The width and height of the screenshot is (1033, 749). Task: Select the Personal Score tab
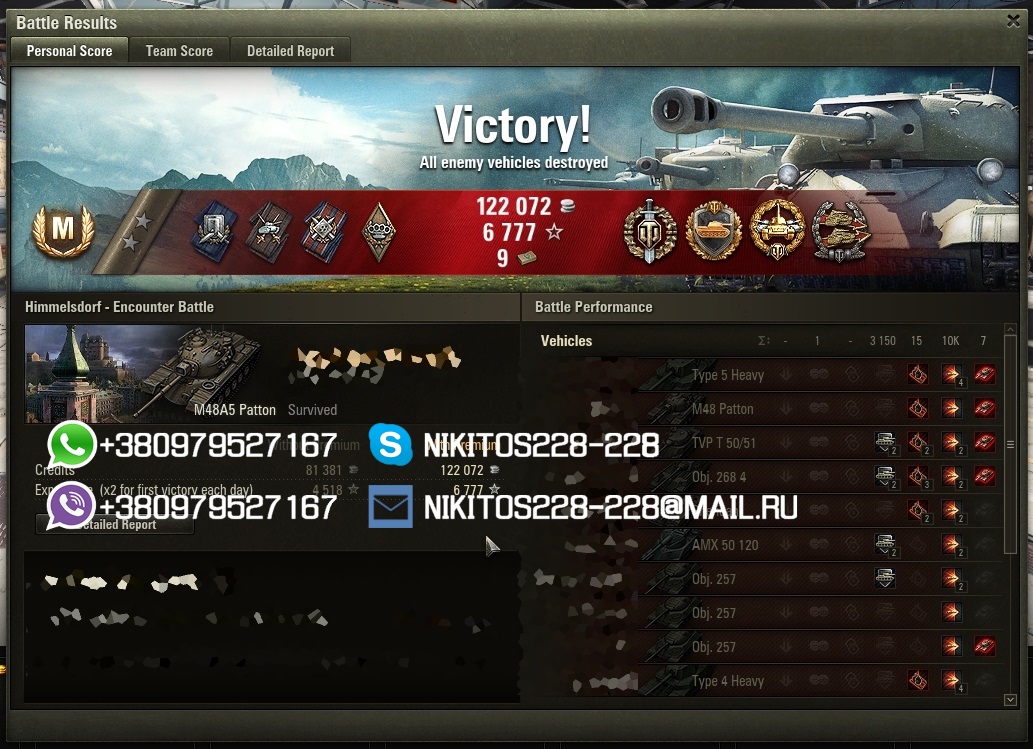coord(69,51)
